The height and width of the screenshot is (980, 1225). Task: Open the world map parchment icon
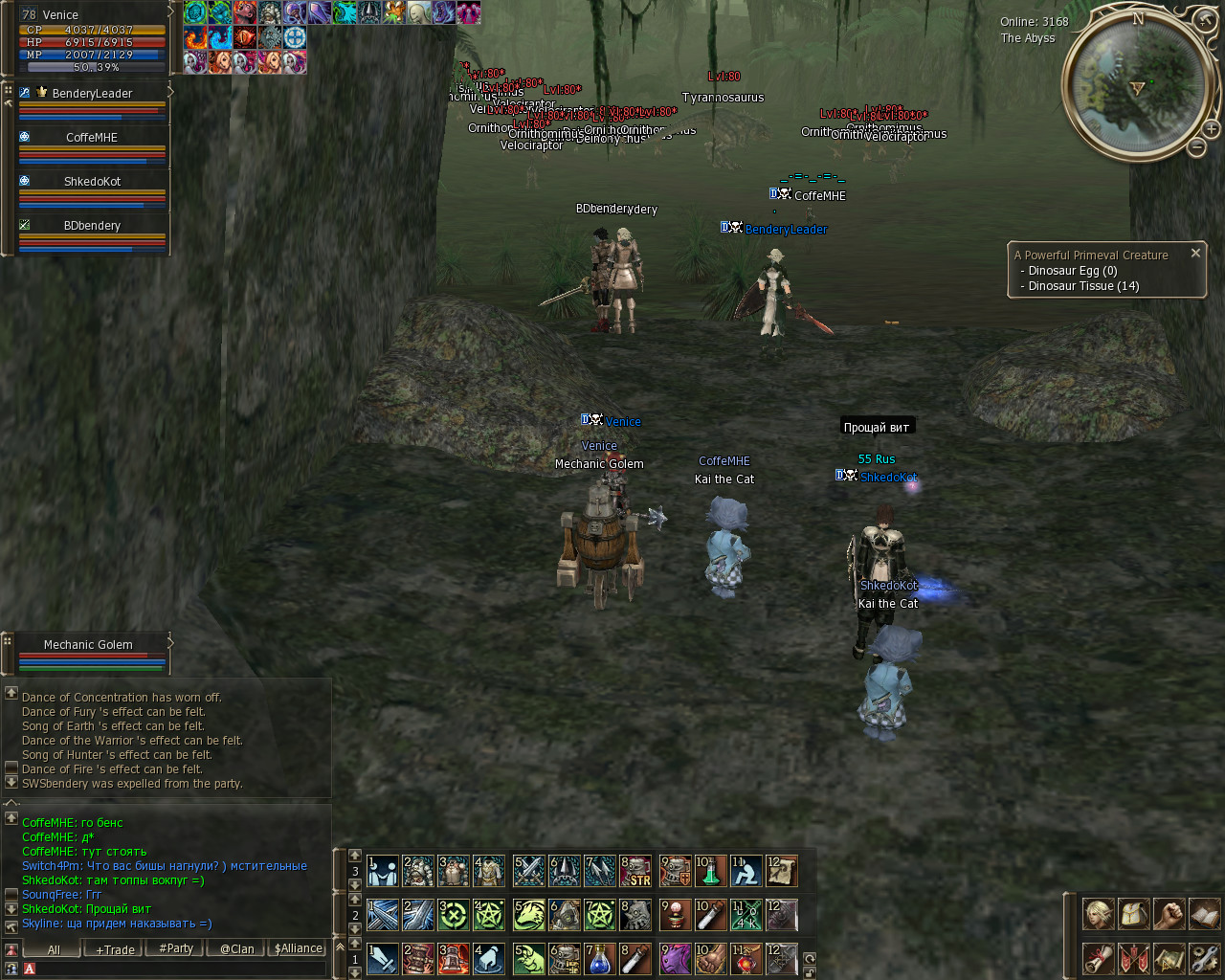pyautogui.click(x=1169, y=958)
